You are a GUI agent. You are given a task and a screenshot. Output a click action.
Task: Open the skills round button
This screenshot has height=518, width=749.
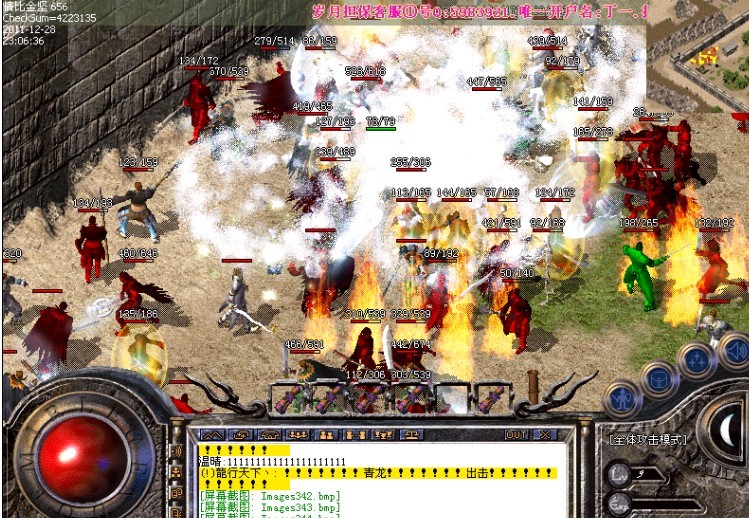(x=696, y=360)
